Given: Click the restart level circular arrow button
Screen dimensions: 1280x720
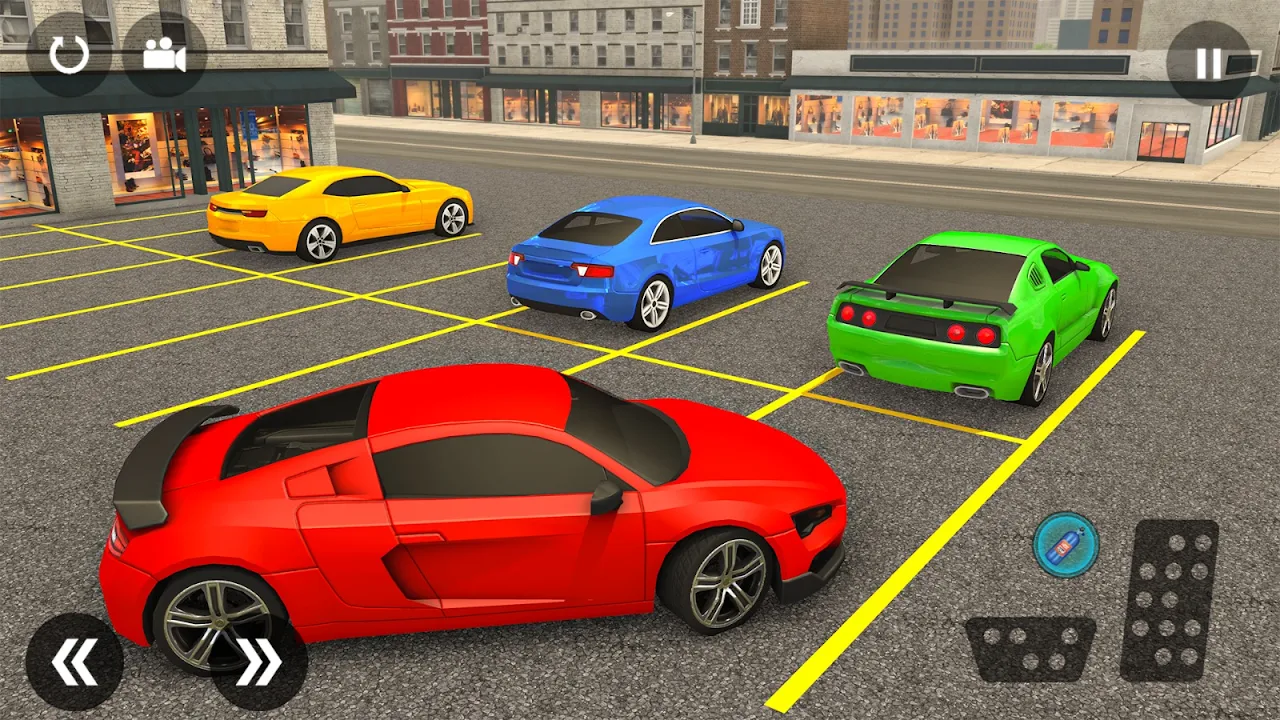Looking at the screenshot, I should [69, 55].
